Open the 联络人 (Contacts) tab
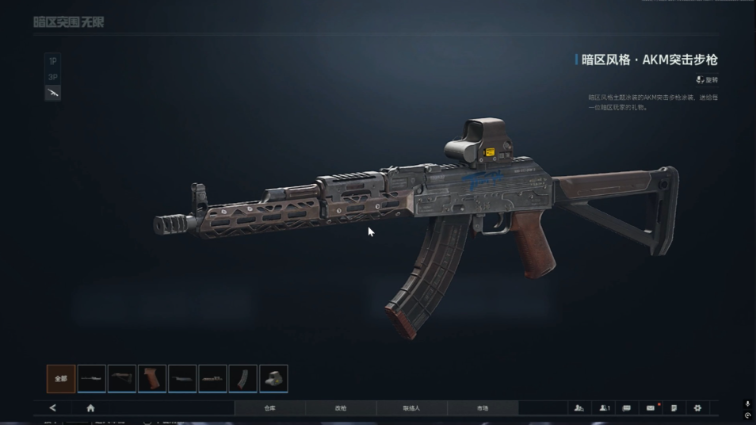This screenshot has width=756, height=425. tap(411, 408)
